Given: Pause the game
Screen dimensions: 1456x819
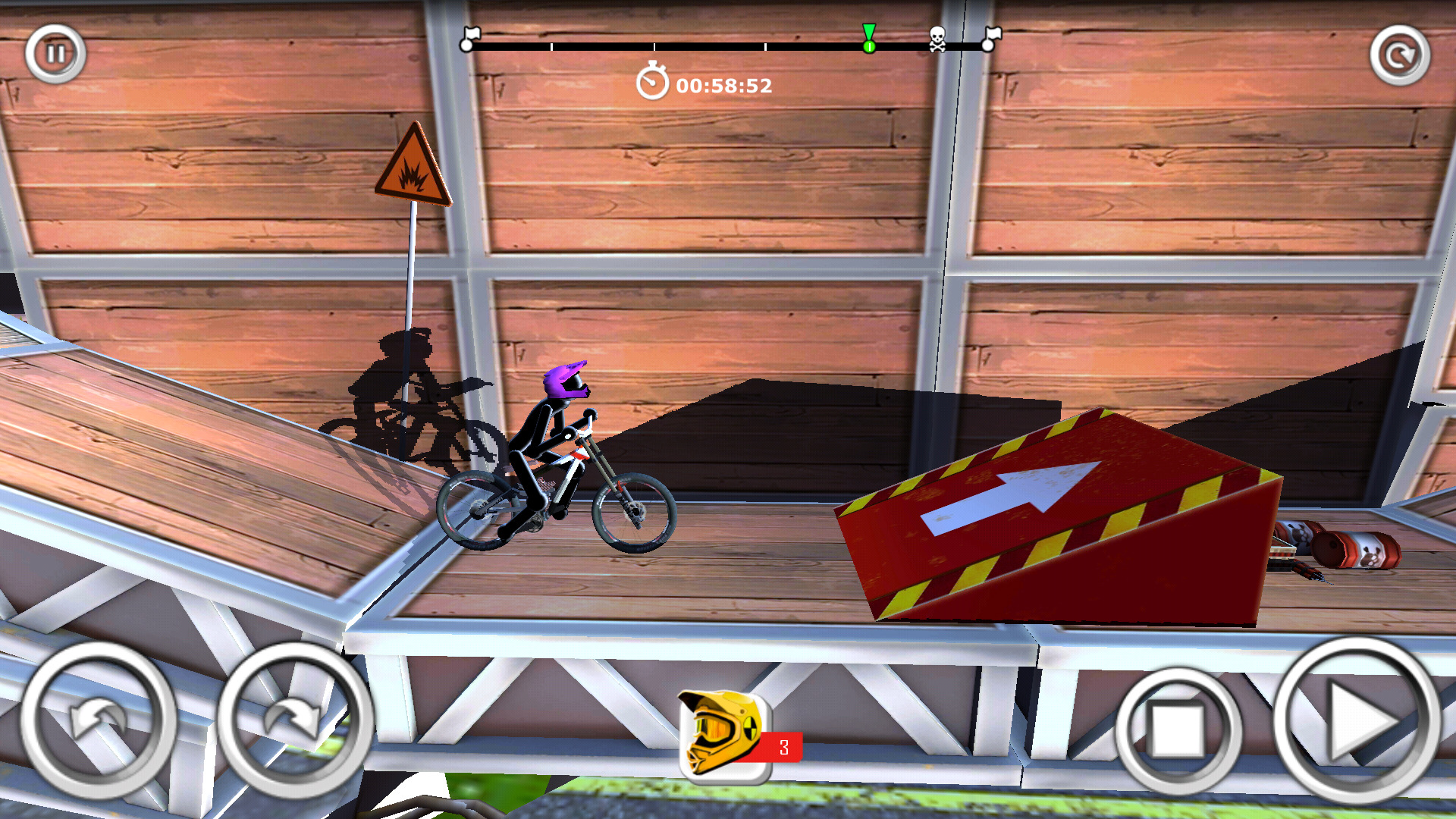Looking at the screenshot, I should click(54, 53).
